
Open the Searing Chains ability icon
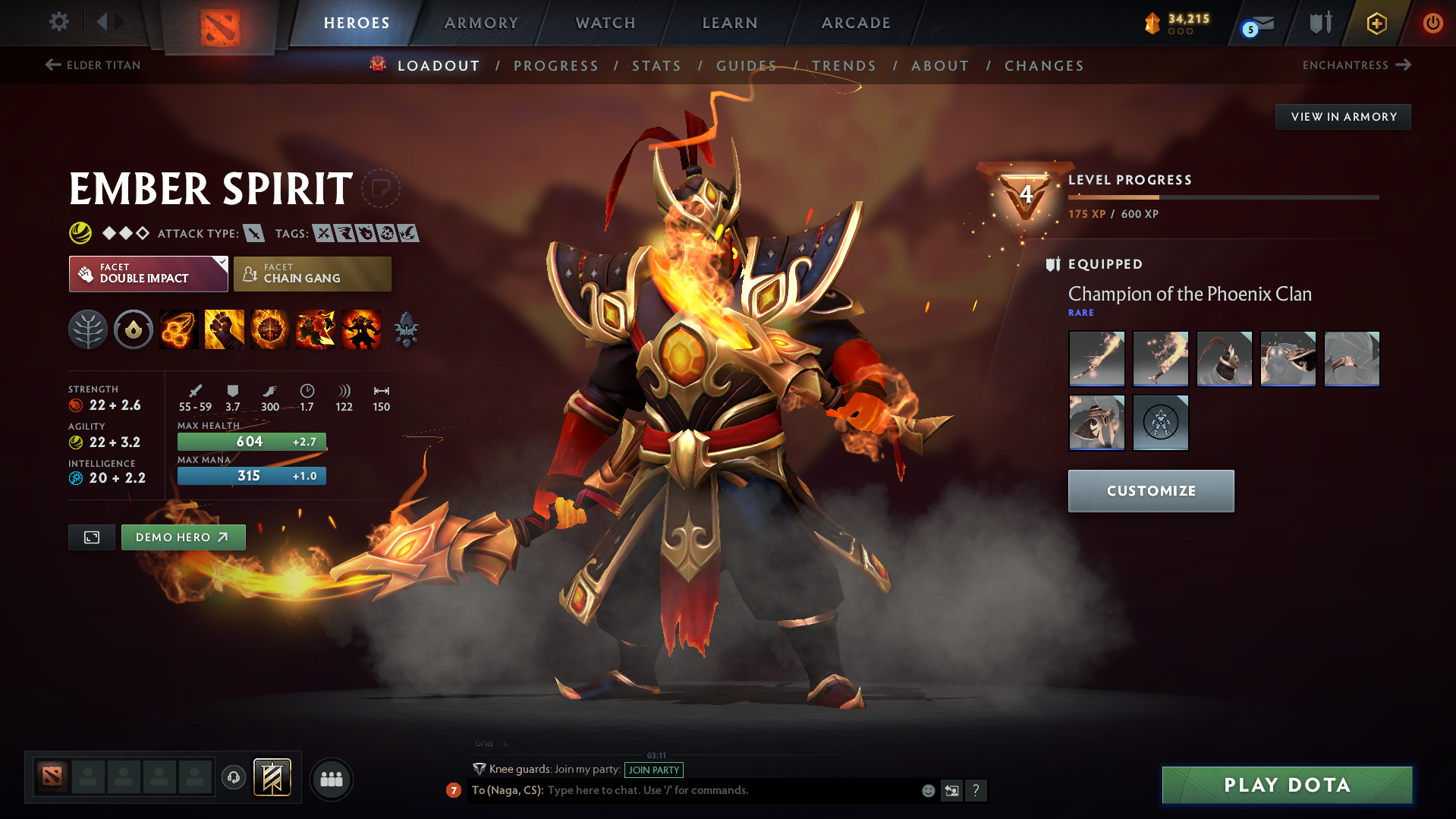[x=178, y=329]
